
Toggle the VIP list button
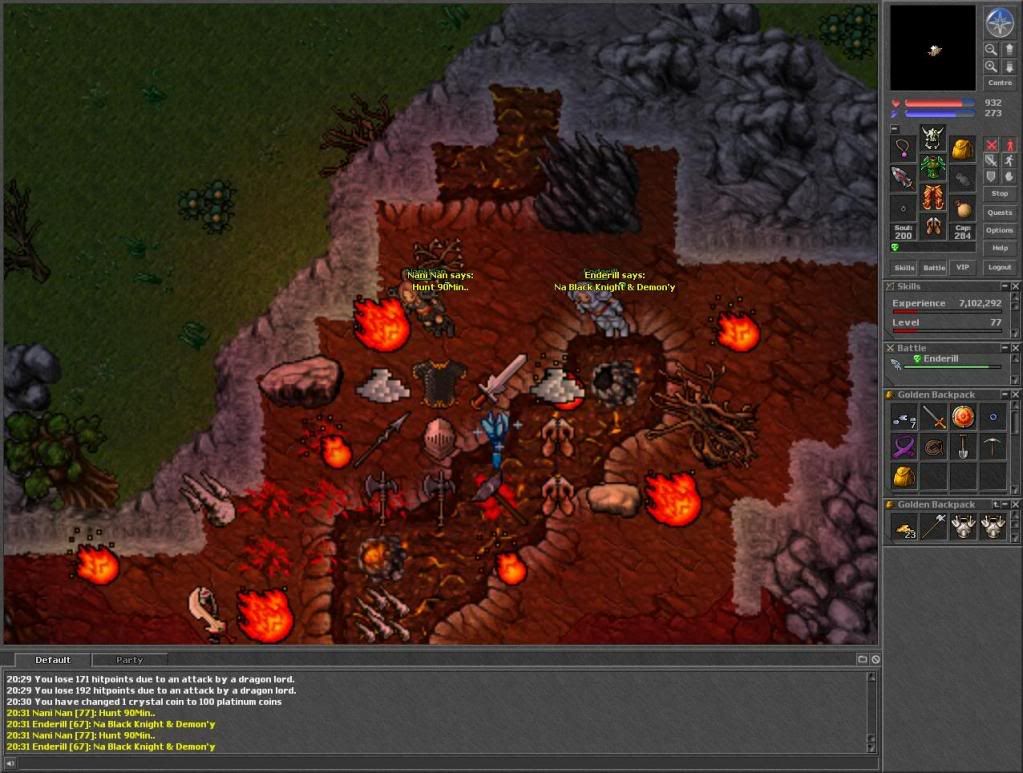962,267
